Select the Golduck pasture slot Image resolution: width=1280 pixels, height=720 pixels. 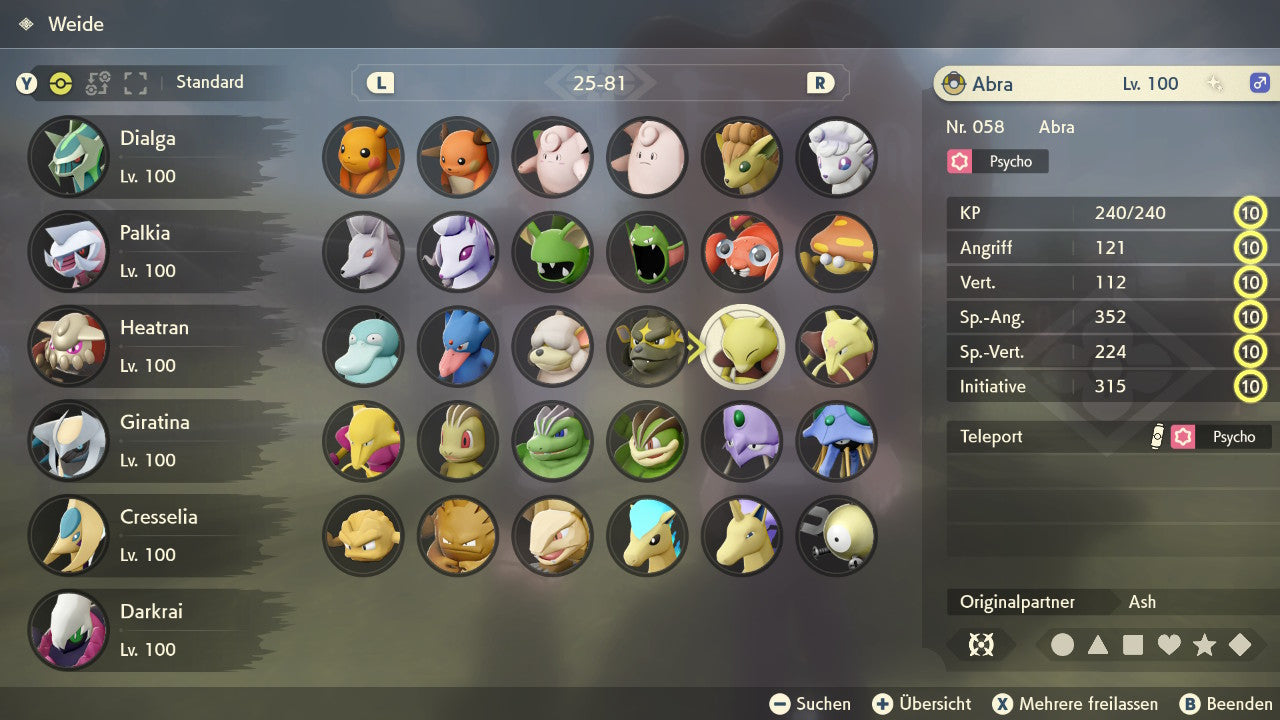[x=458, y=346]
